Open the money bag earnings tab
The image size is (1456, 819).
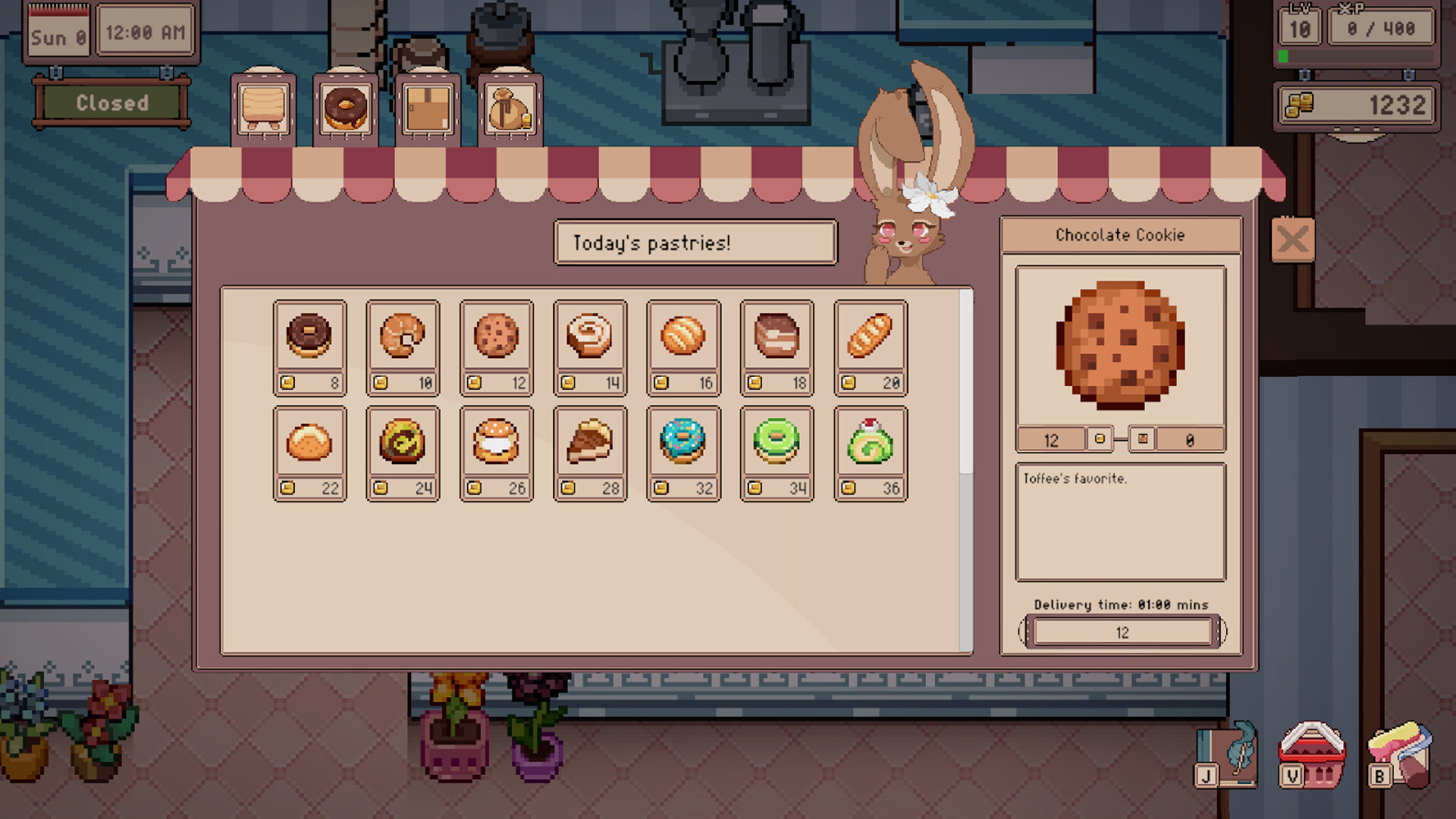pos(510,108)
